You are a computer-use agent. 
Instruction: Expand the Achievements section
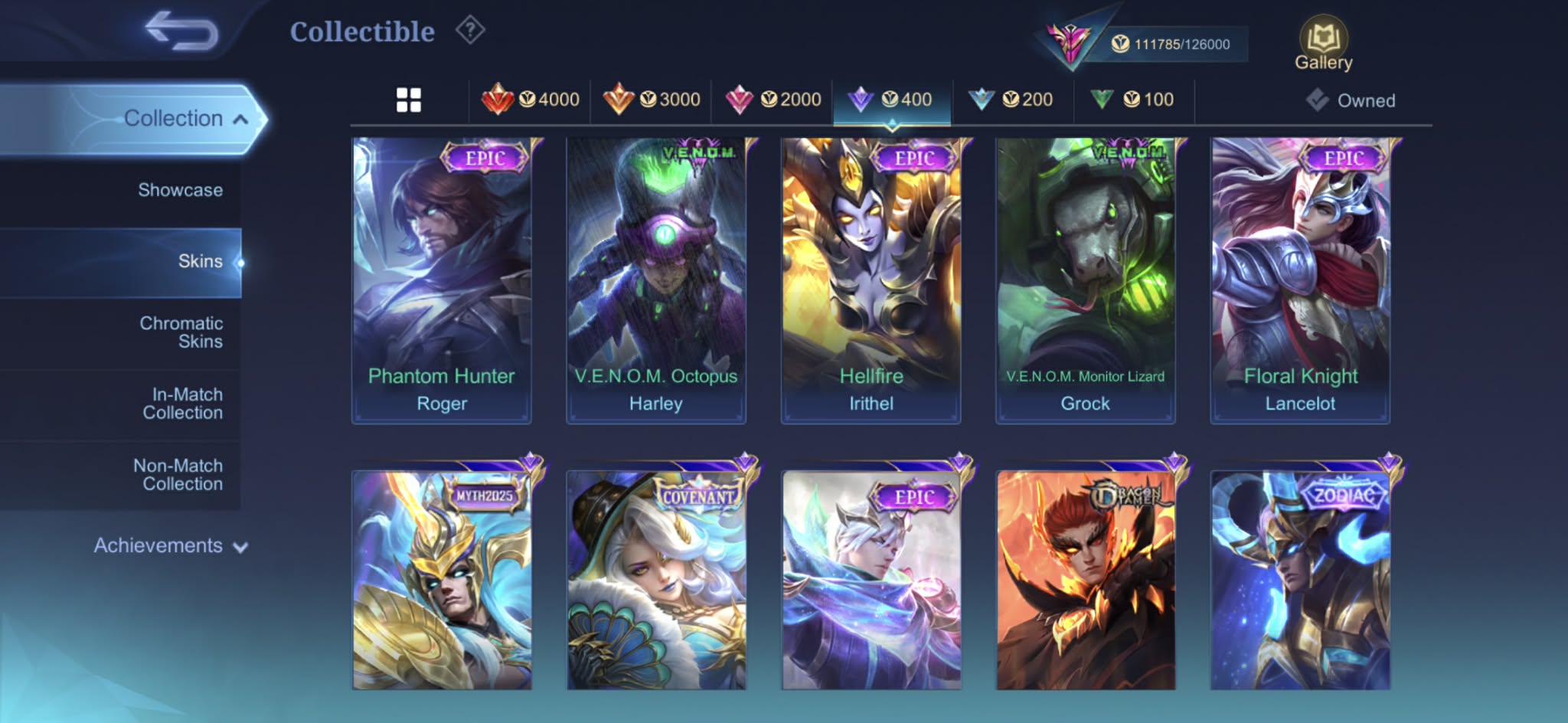(170, 545)
